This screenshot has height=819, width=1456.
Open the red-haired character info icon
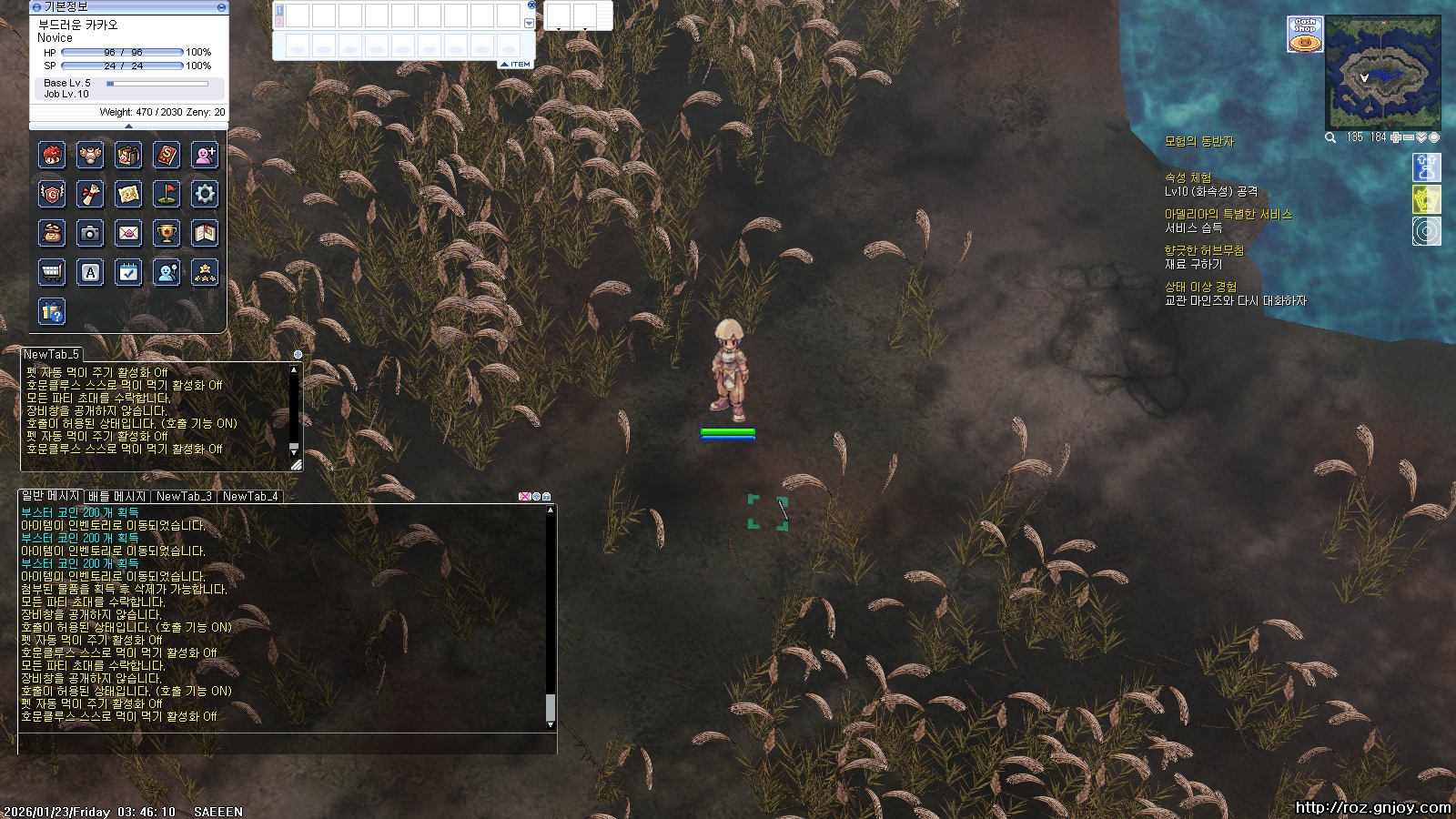52,155
